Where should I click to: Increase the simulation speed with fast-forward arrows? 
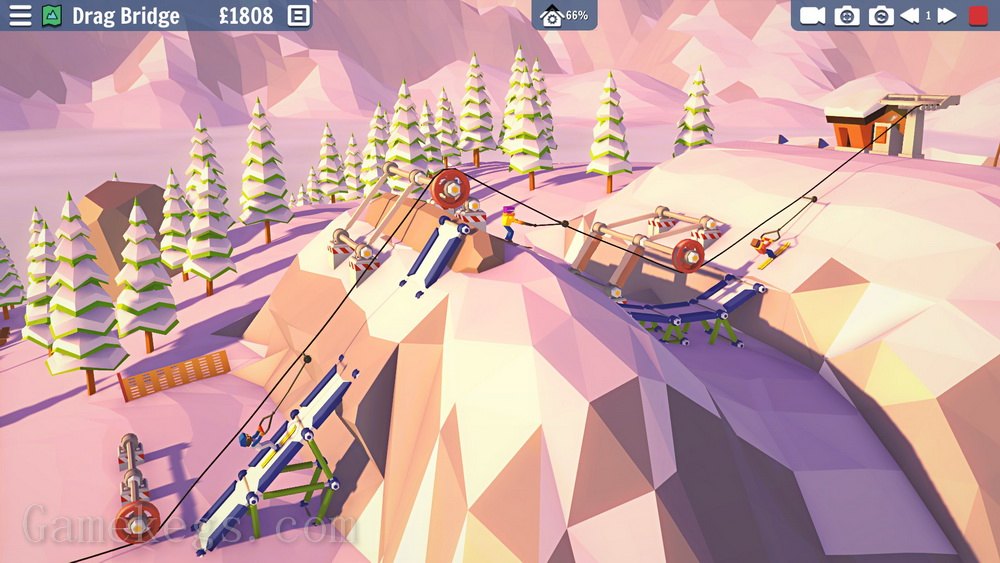point(946,16)
